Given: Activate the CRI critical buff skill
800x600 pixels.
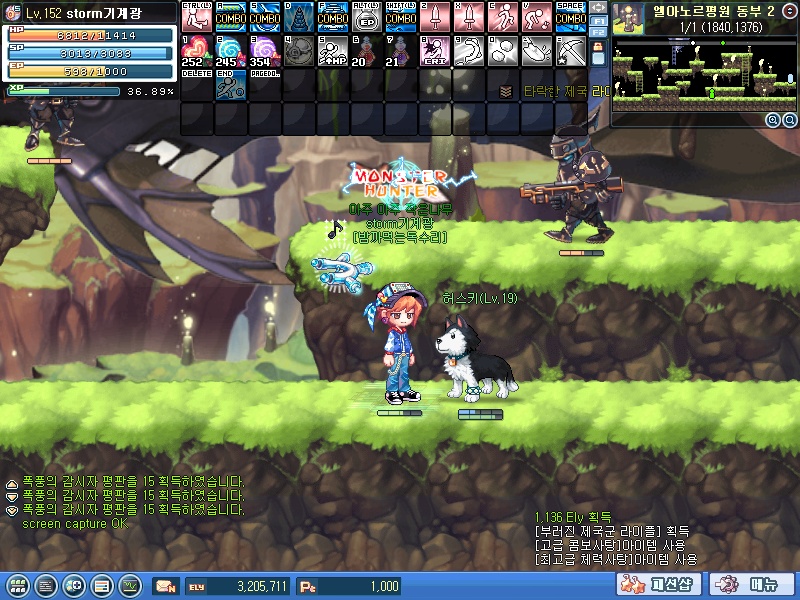Looking at the screenshot, I should (x=434, y=50).
